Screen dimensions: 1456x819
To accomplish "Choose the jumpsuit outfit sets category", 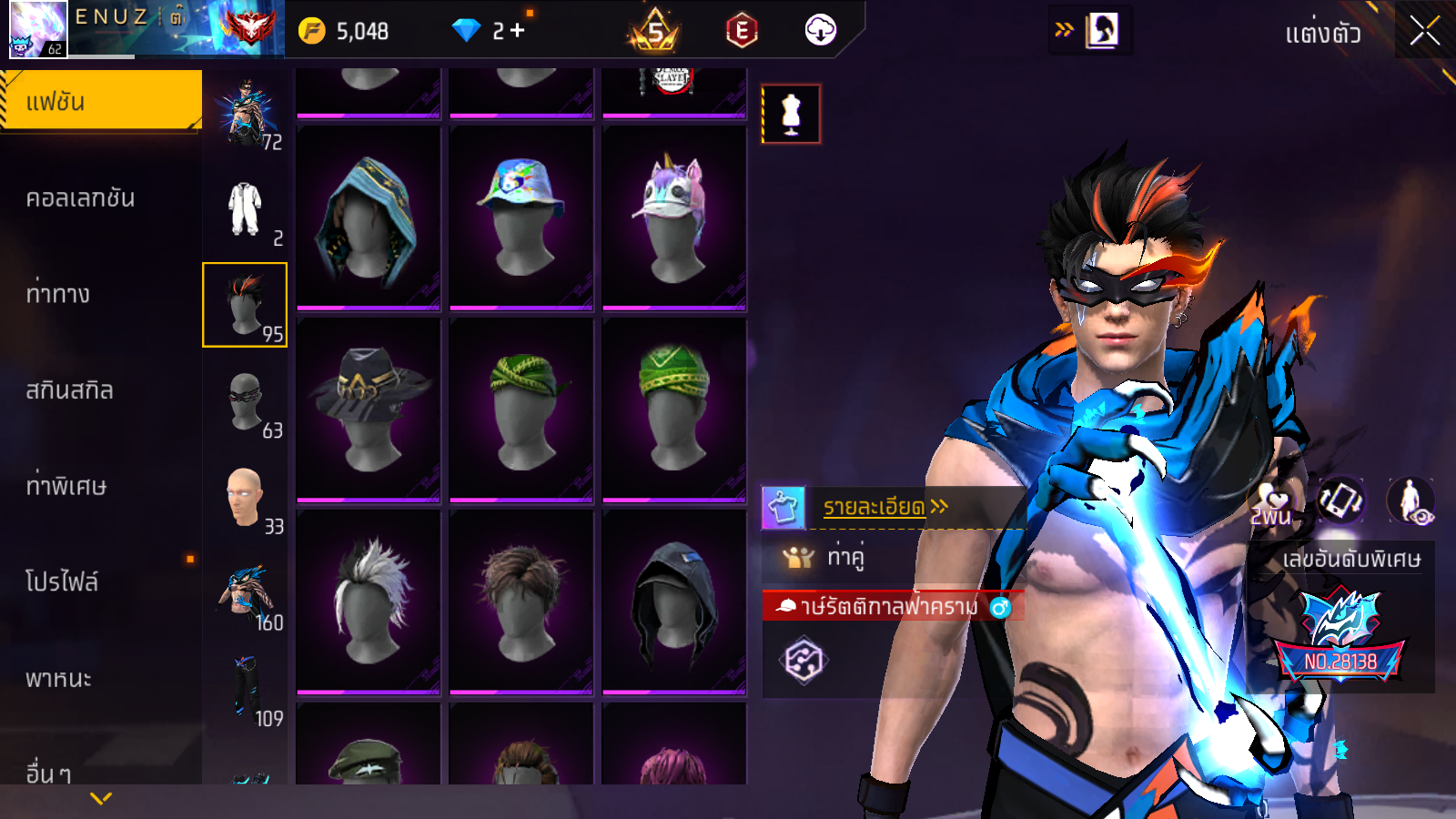I will tap(245, 210).
